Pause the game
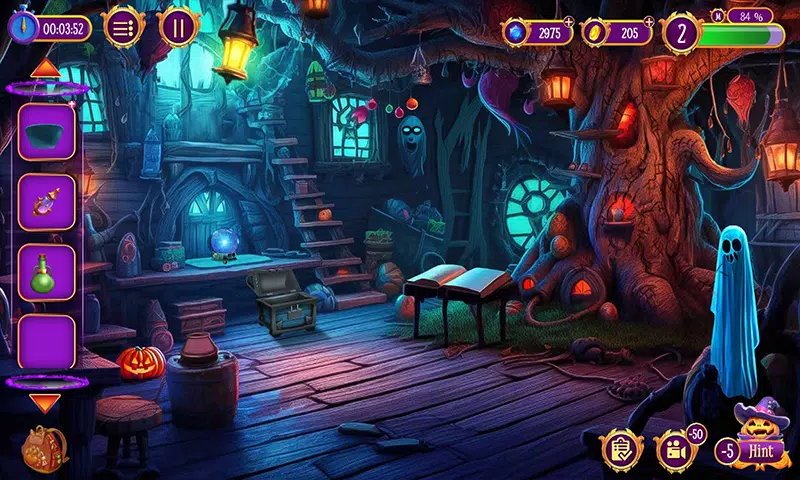The height and width of the screenshot is (480, 800). [178, 26]
